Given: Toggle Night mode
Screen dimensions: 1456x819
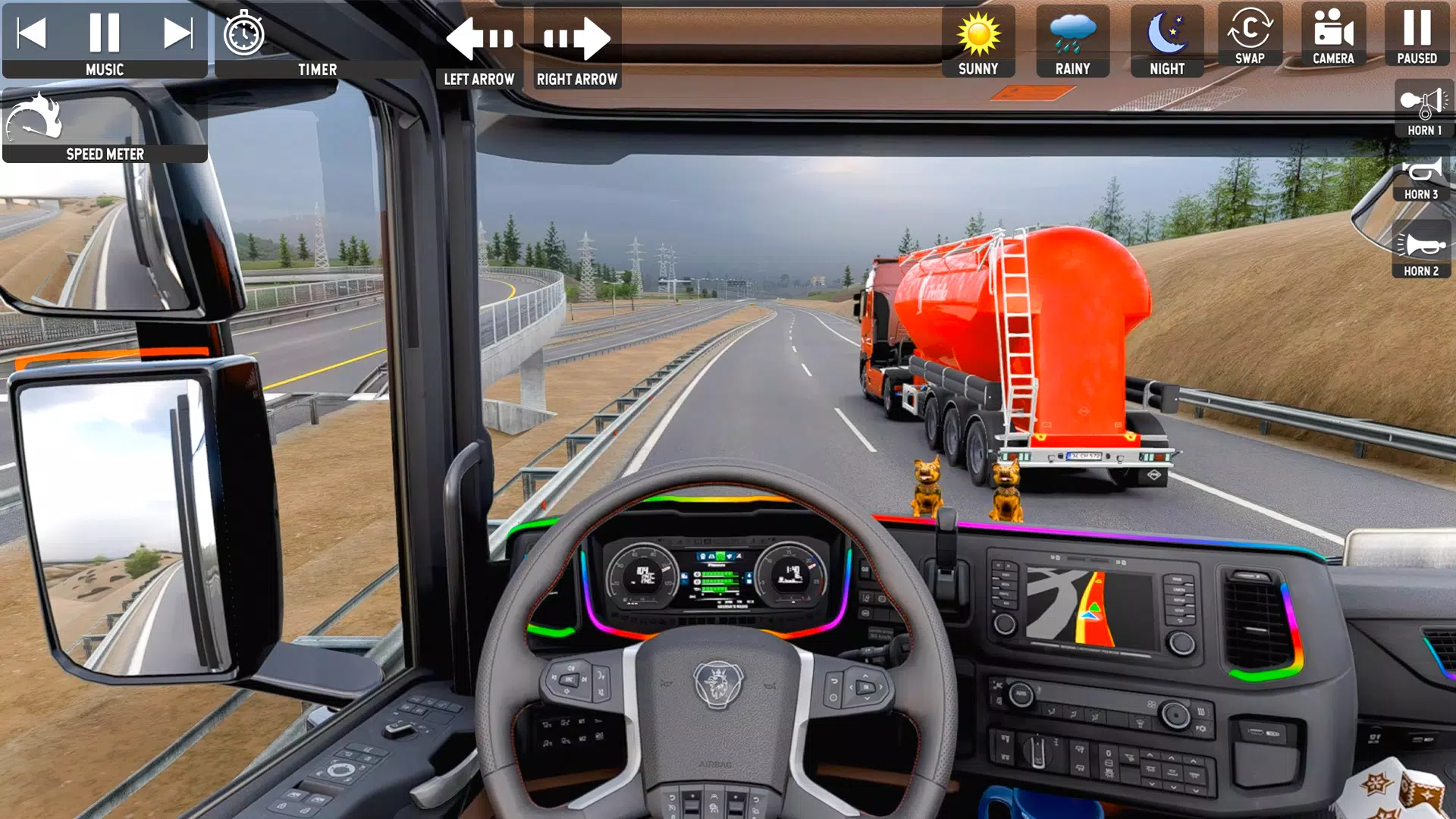Looking at the screenshot, I should tap(1166, 34).
